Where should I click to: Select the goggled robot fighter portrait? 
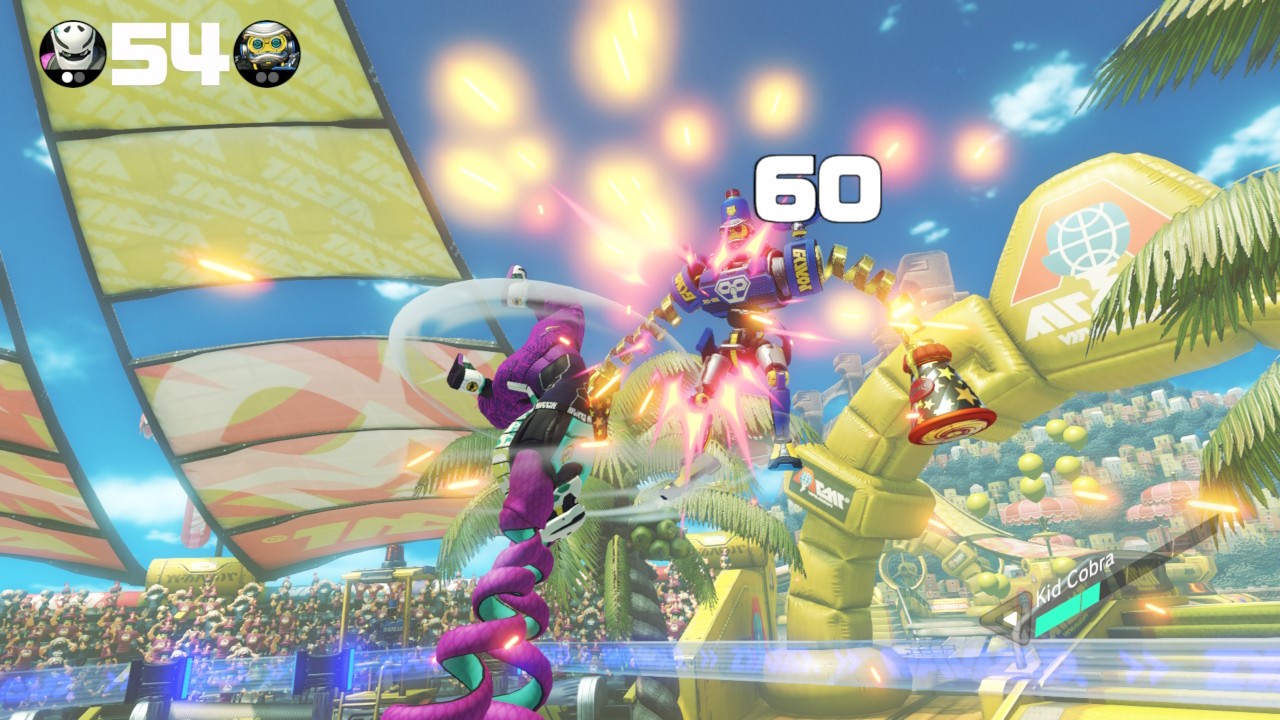[x=266, y=53]
